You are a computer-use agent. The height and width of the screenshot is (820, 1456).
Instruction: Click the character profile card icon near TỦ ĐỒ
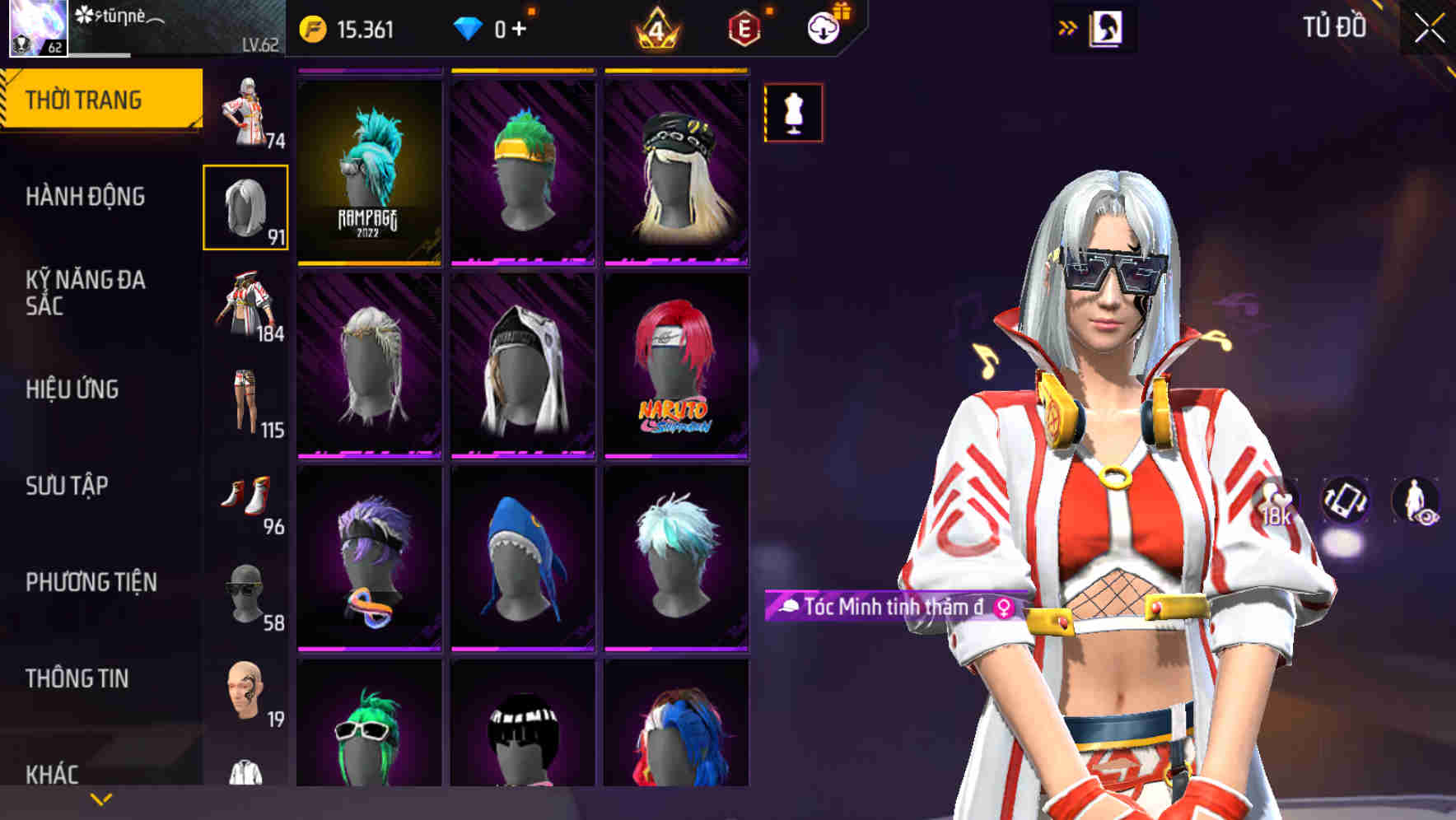point(1106,27)
